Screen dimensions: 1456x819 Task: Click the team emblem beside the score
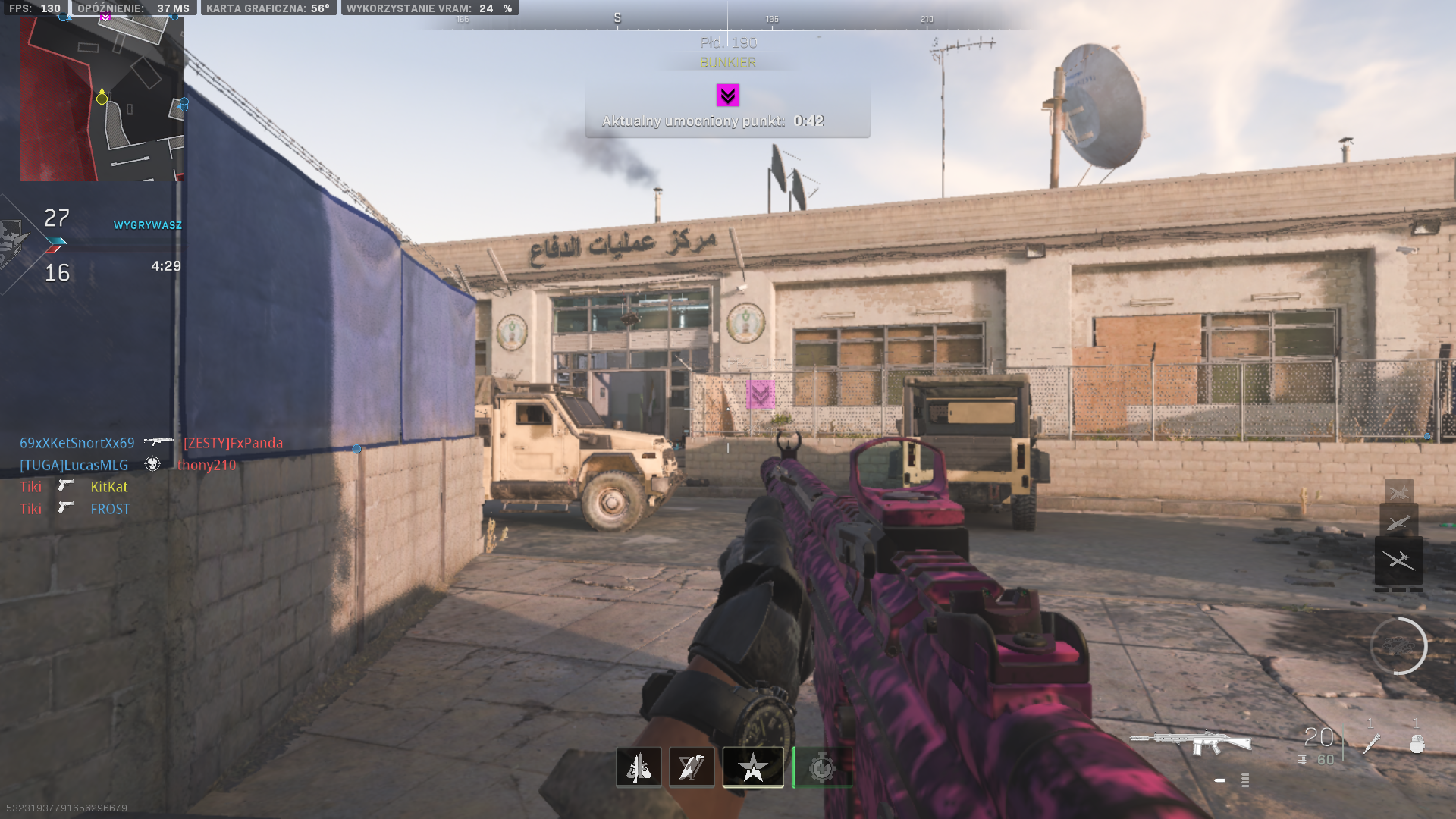pyautogui.click(x=12, y=243)
